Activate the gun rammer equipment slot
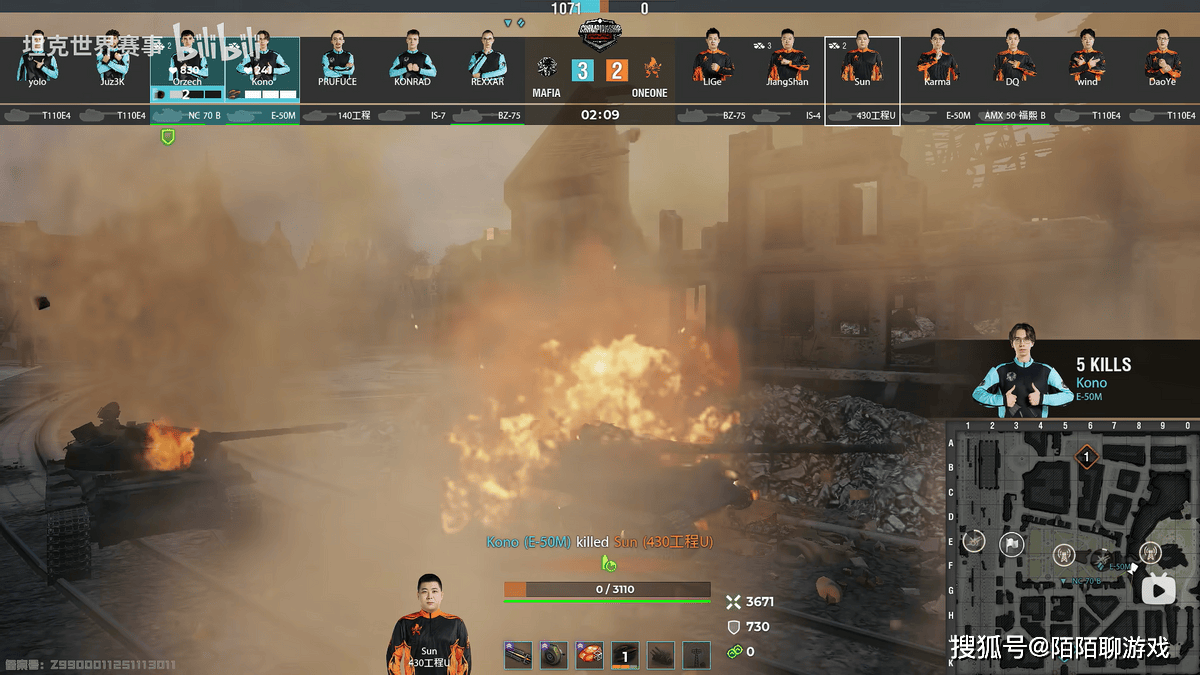 pyautogui.click(x=518, y=655)
